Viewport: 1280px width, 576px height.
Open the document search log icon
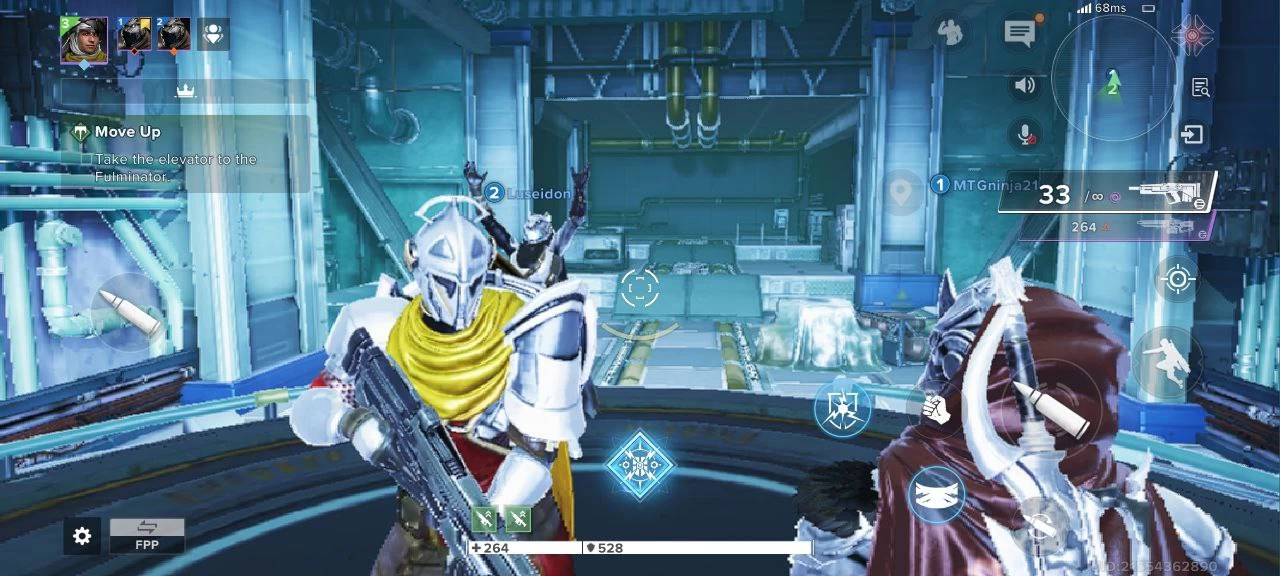click(x=1201, y=87)
